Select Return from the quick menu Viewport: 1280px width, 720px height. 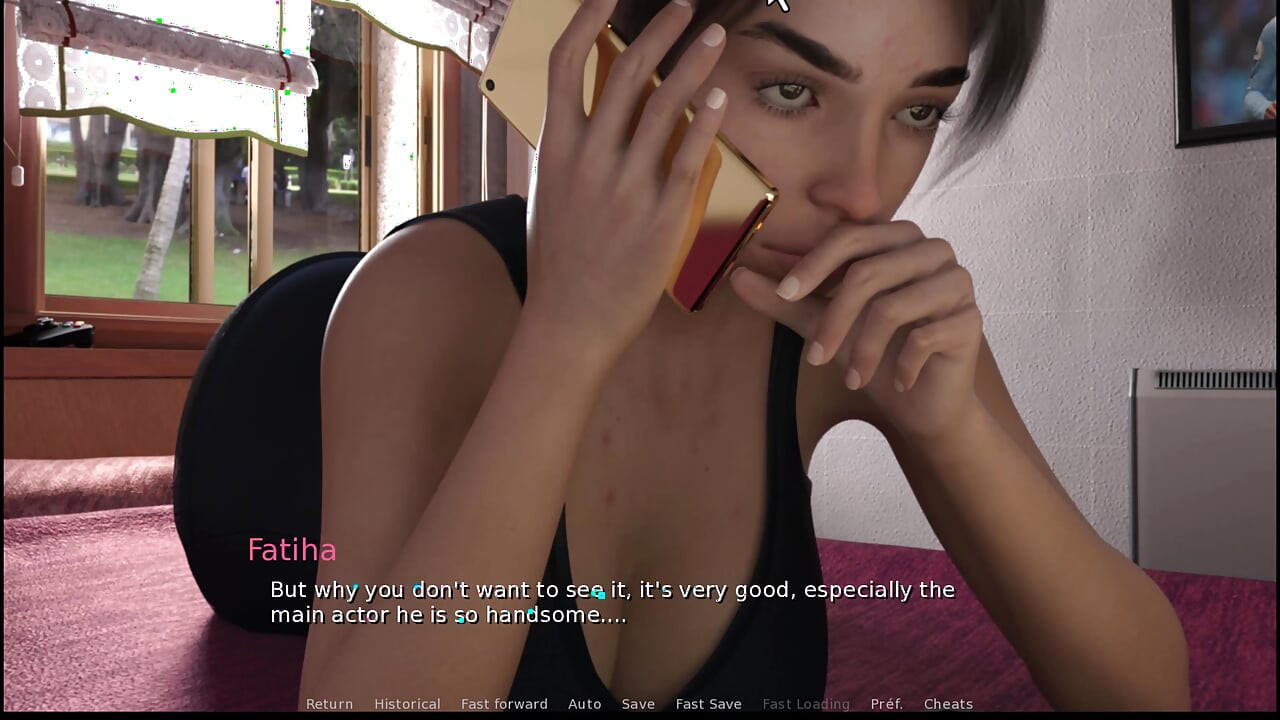(329, 704)
